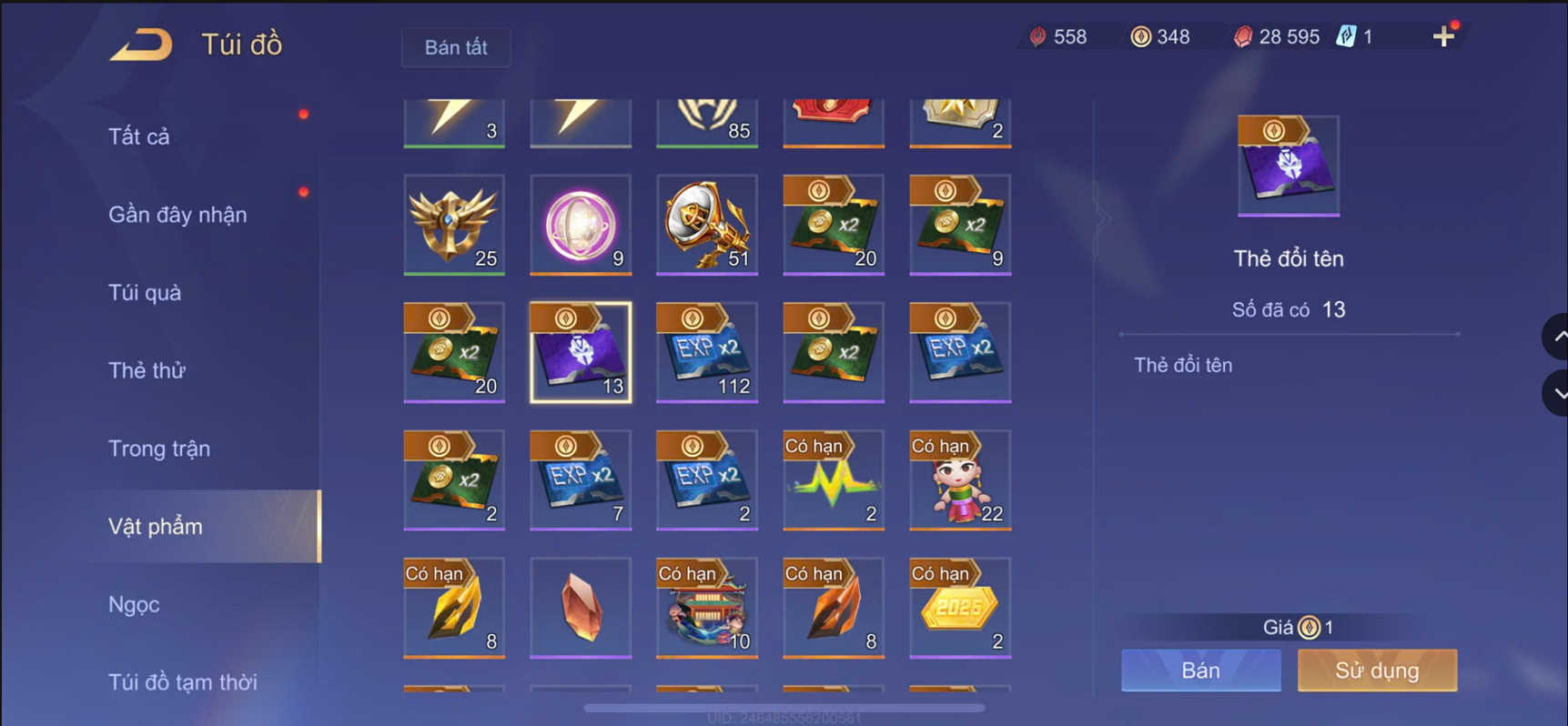Switch to the Tất cả category

[137, 136]
